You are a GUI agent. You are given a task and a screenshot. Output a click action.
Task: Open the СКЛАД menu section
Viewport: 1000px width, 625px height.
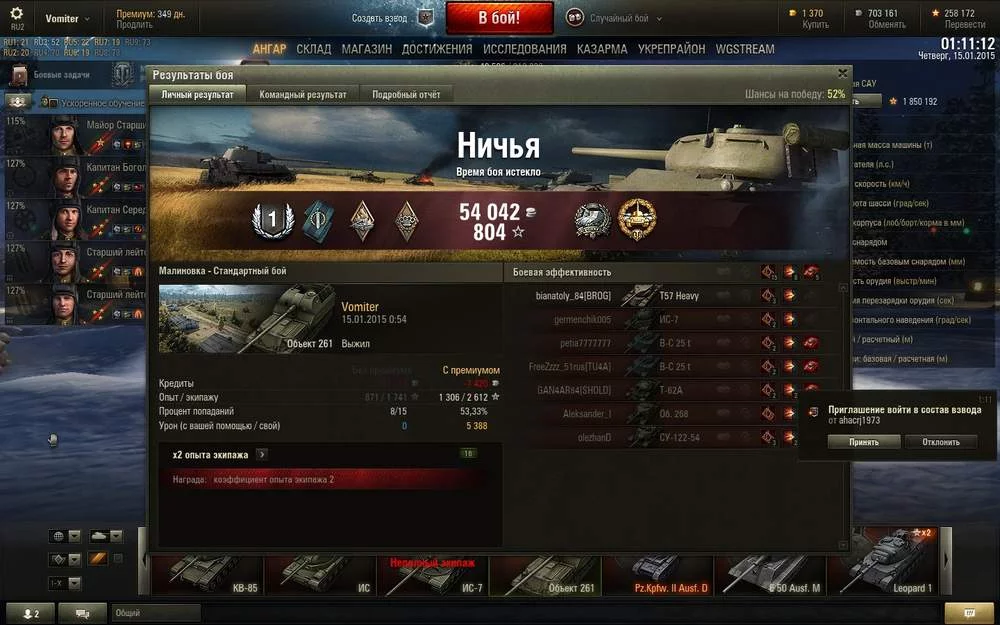[x=313, y=49]
